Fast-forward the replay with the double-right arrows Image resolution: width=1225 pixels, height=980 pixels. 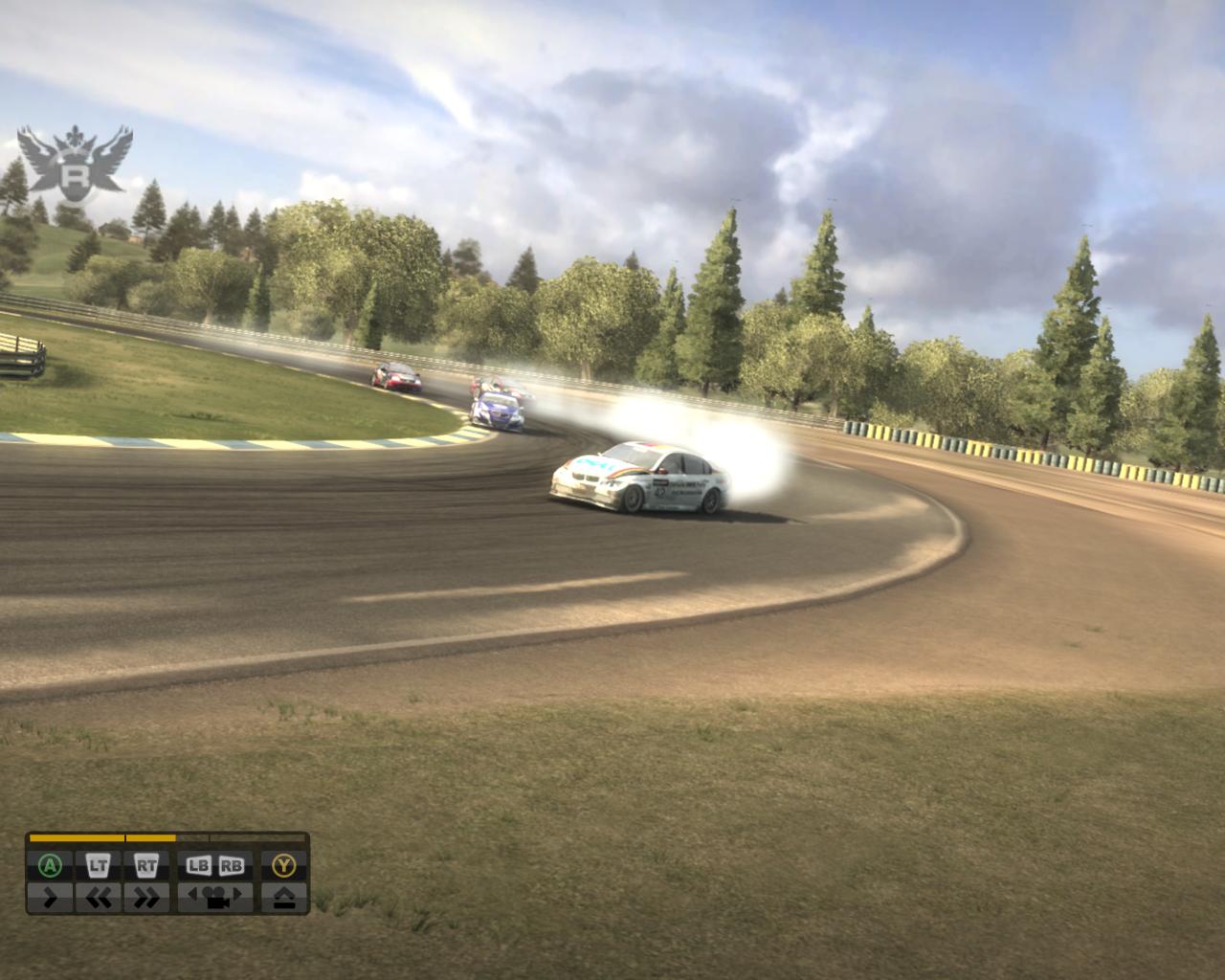click(x=146, y=898)
